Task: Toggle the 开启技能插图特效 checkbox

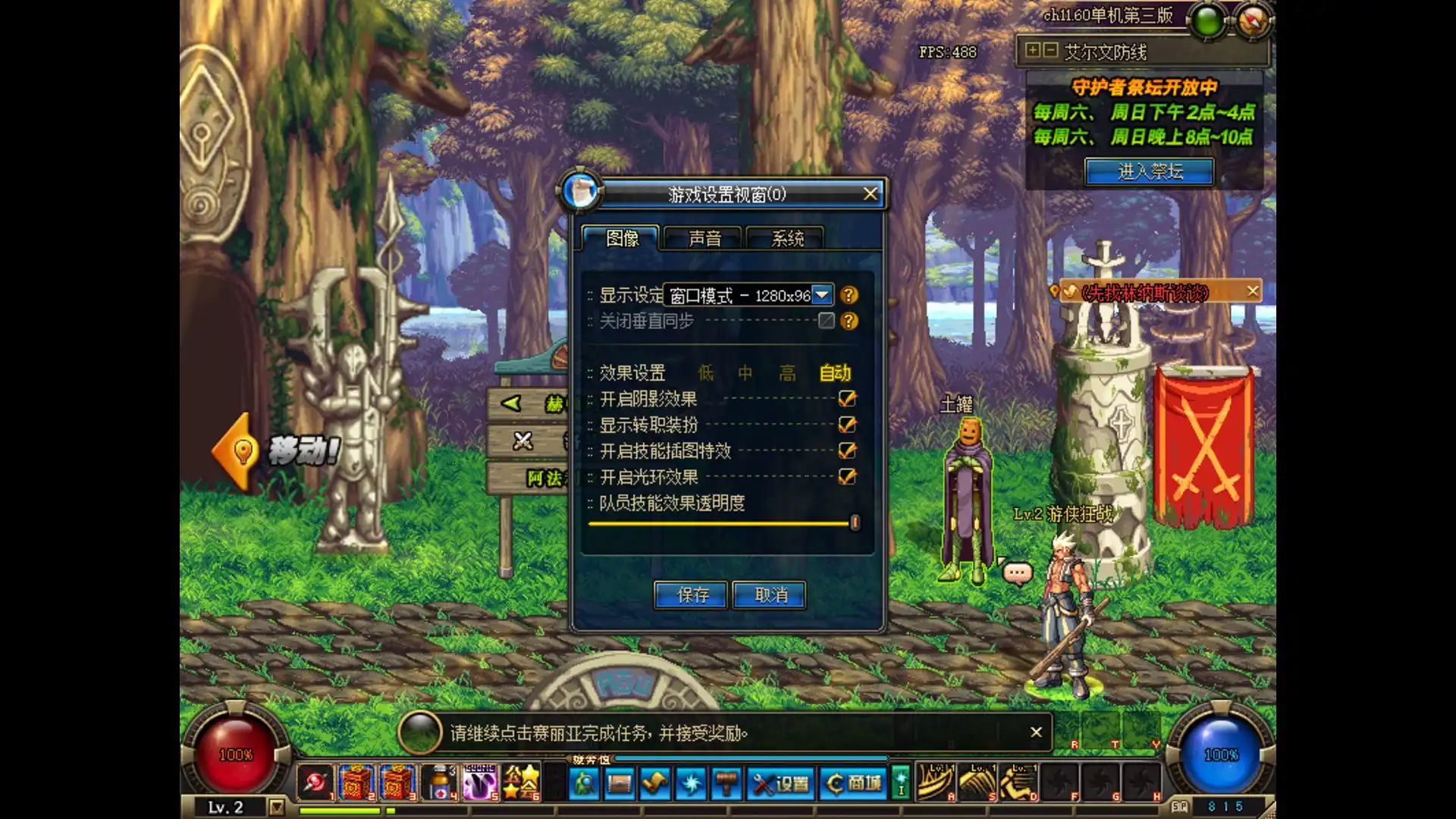Action: tap(847, 450)
